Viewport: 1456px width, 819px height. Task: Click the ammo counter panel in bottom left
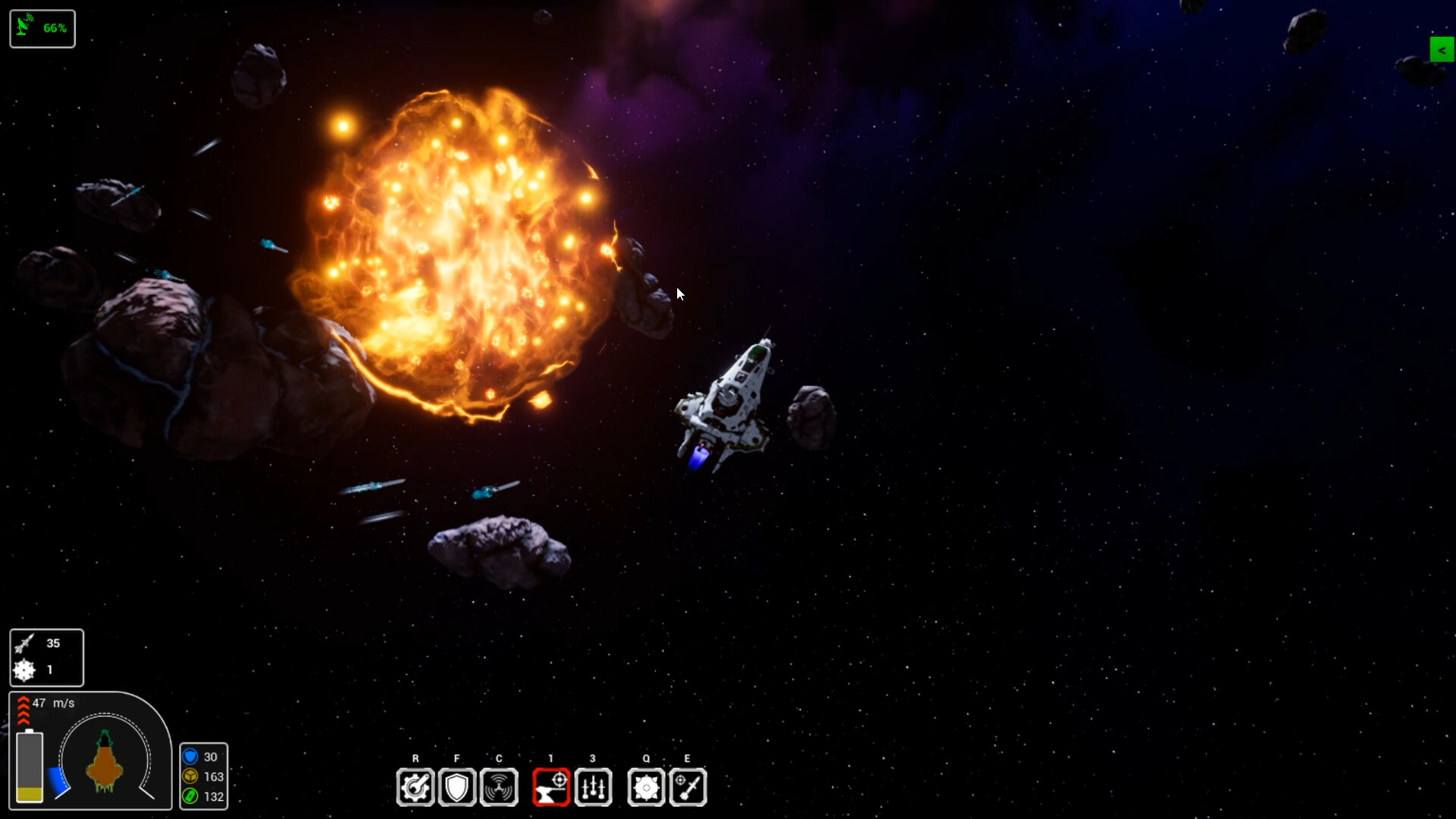point(46,657)
